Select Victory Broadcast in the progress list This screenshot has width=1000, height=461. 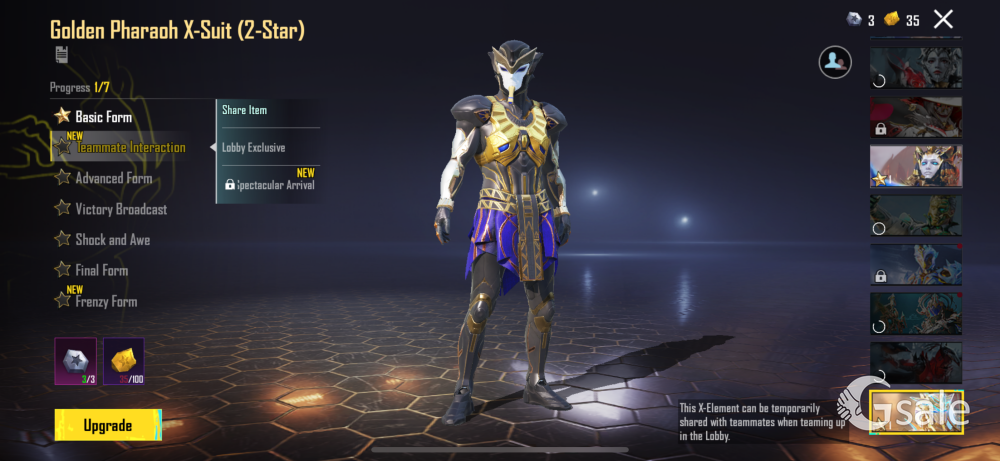click(x=121, y=210)
